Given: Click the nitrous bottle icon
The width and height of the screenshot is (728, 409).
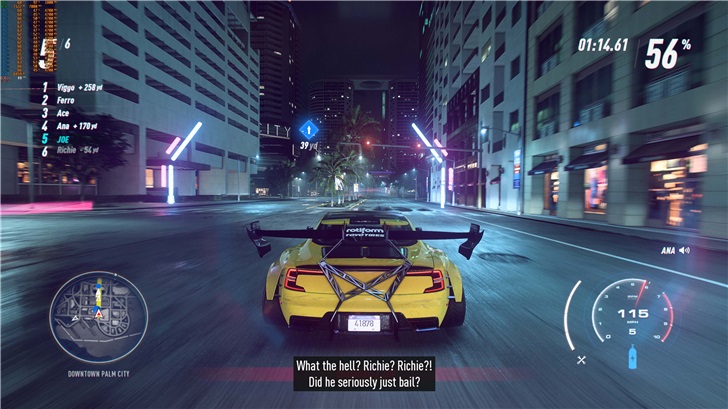Looking at the screenshot, I should pos(632,357).
